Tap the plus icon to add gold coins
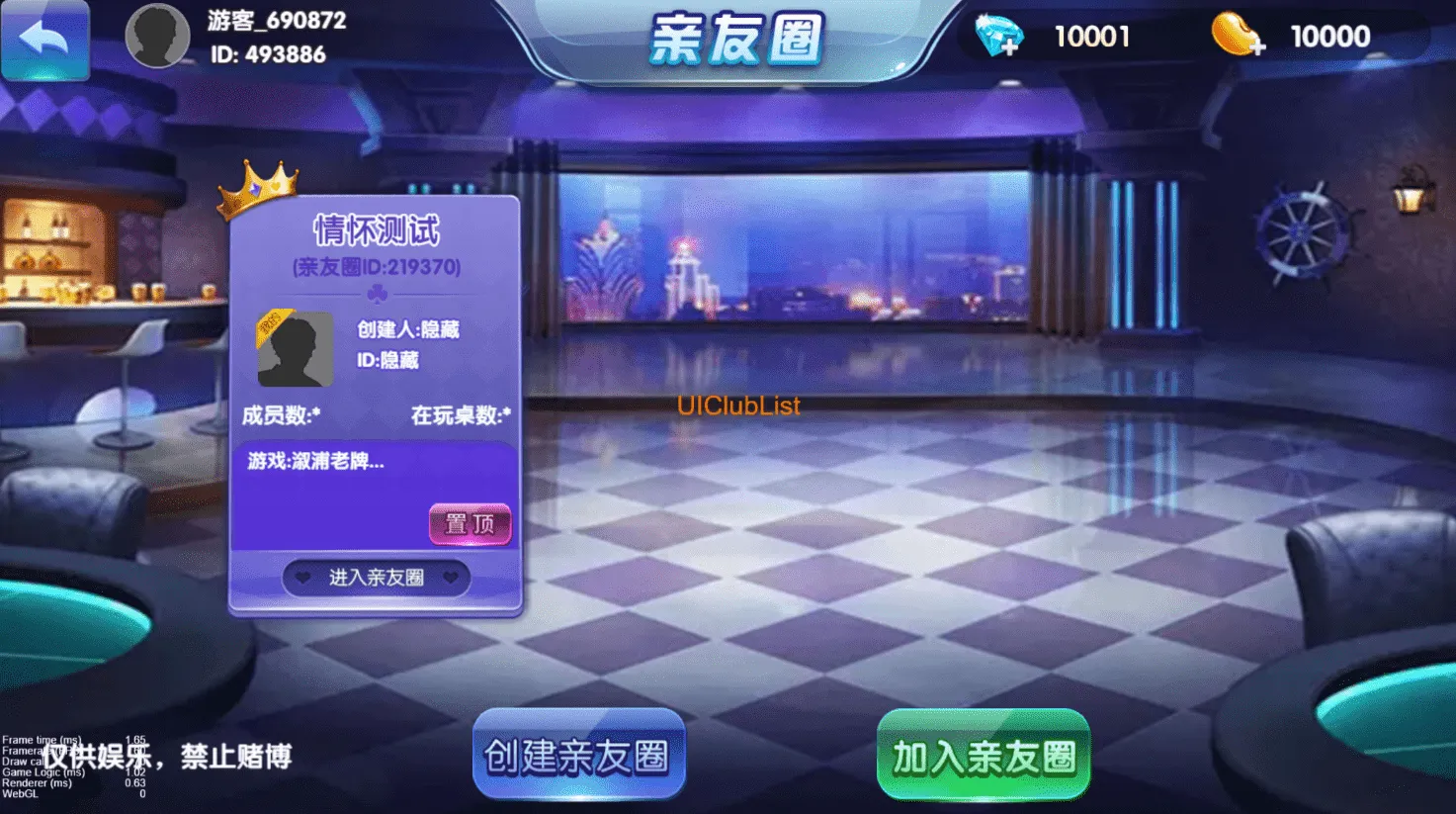This screenshot has height=814, width=1456. coord(1256,46)
